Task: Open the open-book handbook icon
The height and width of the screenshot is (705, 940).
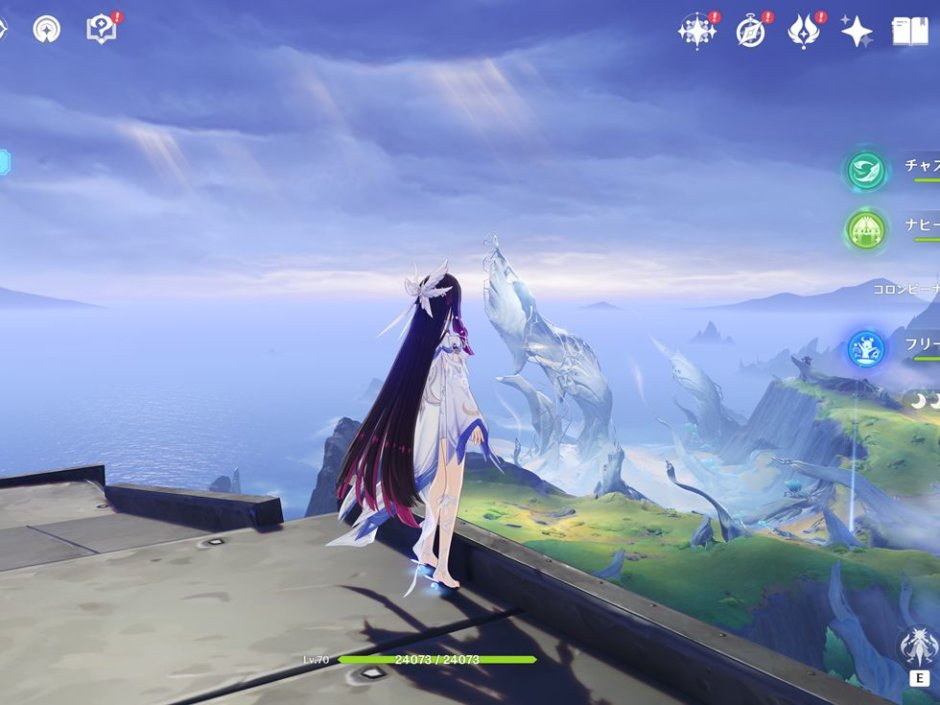Action: [909, 31]
